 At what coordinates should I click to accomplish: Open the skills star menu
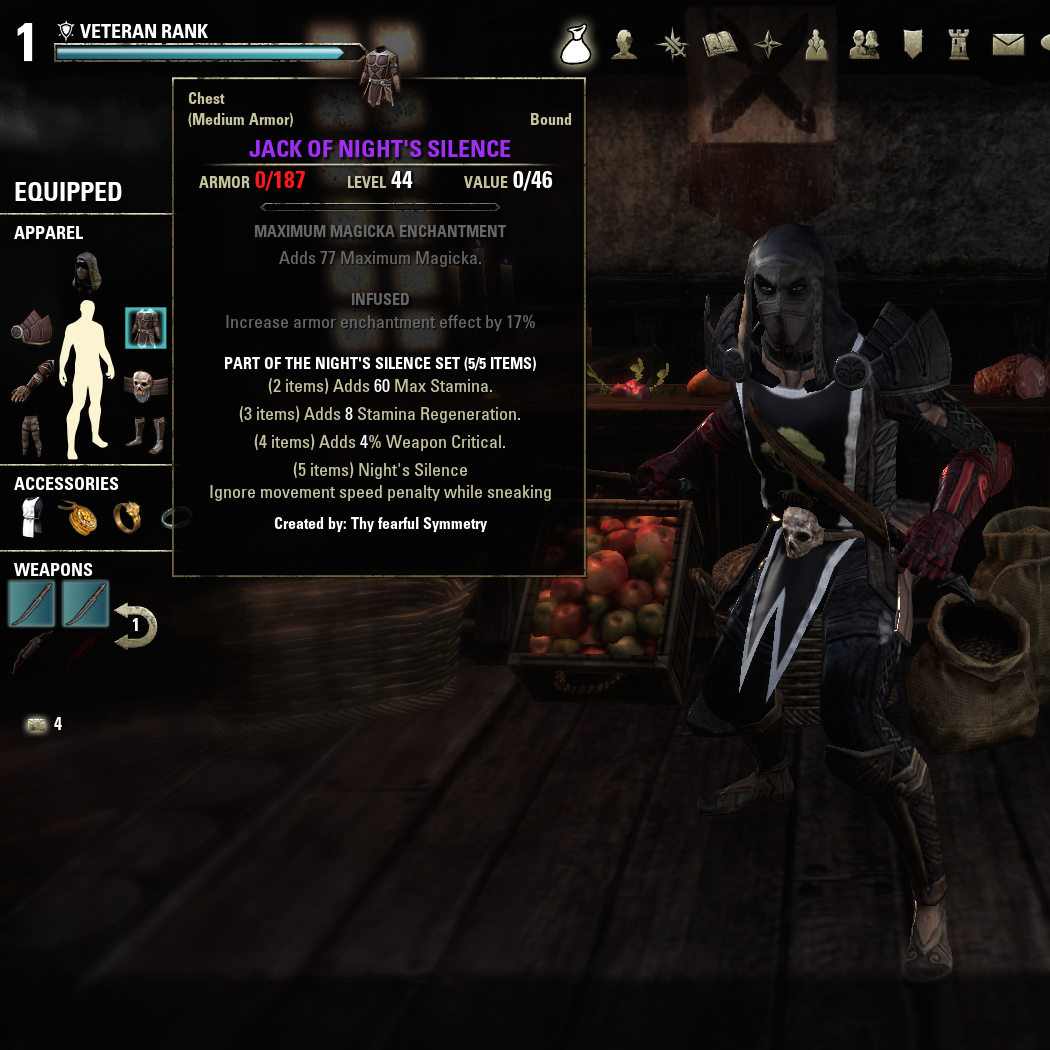672,45
